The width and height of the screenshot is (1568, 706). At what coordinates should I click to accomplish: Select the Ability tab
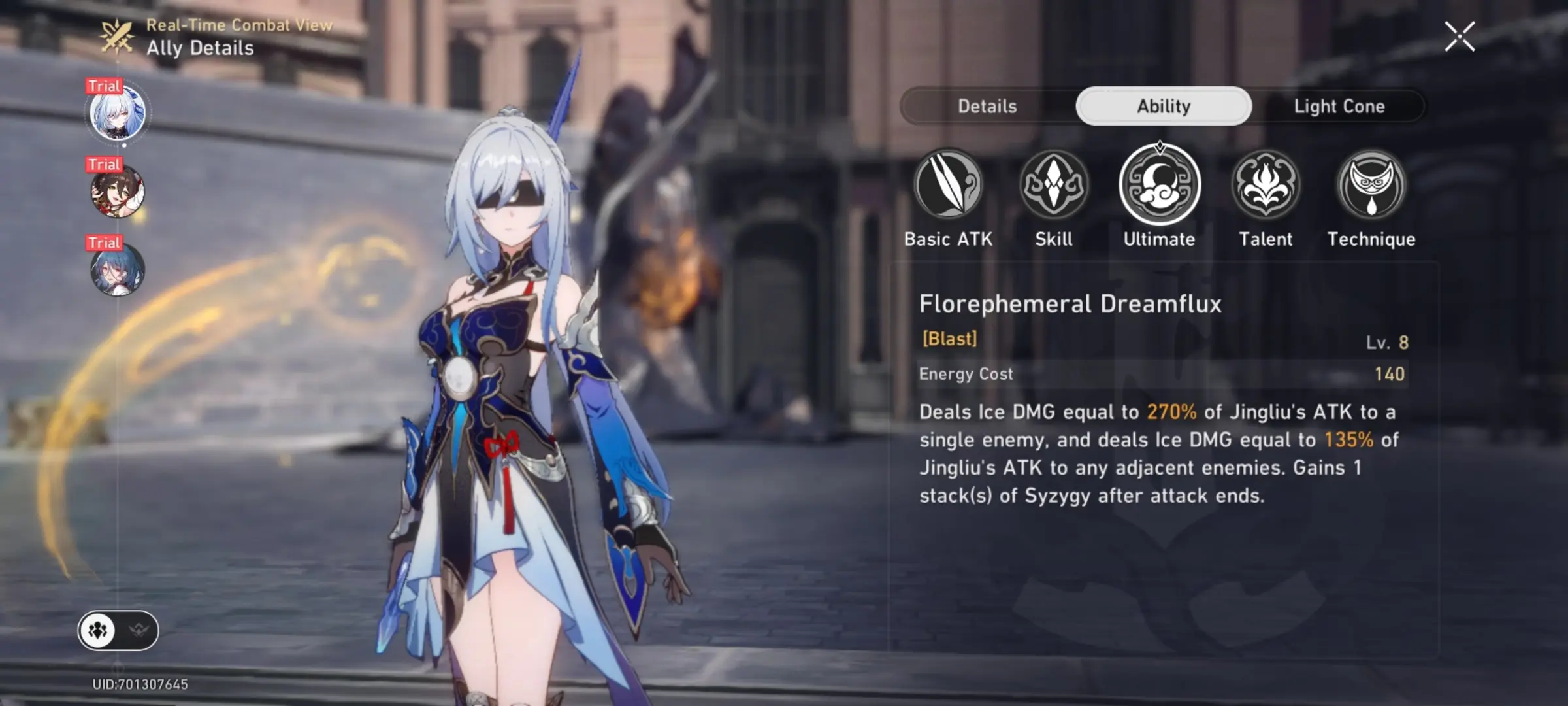pos(1164,106)
